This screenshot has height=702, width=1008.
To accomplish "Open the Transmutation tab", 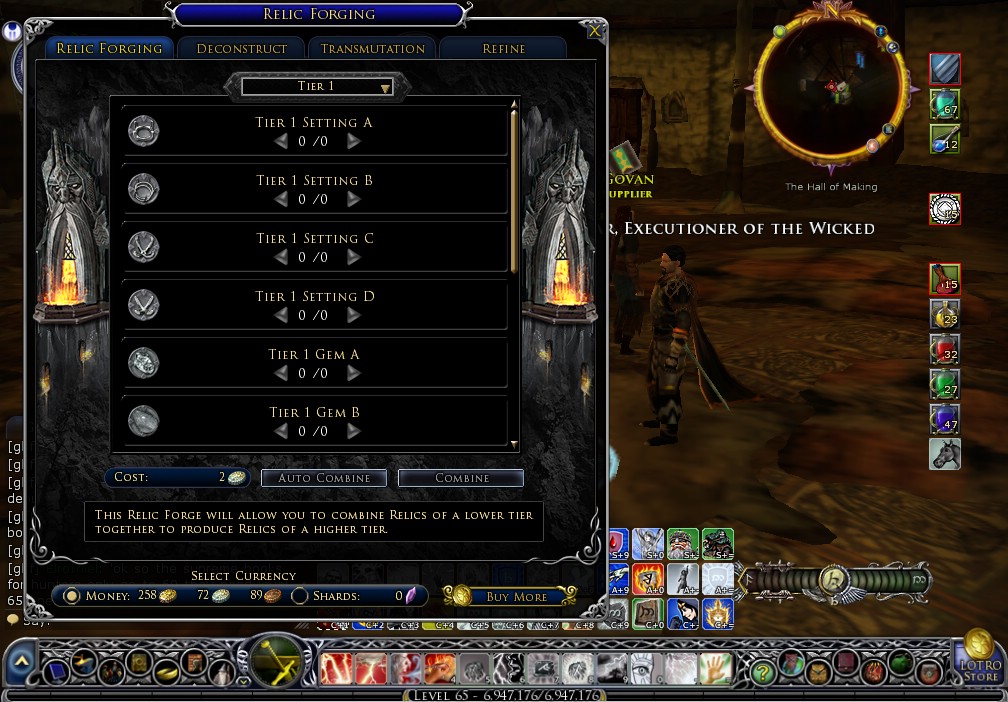I will [x=373, y=48].
